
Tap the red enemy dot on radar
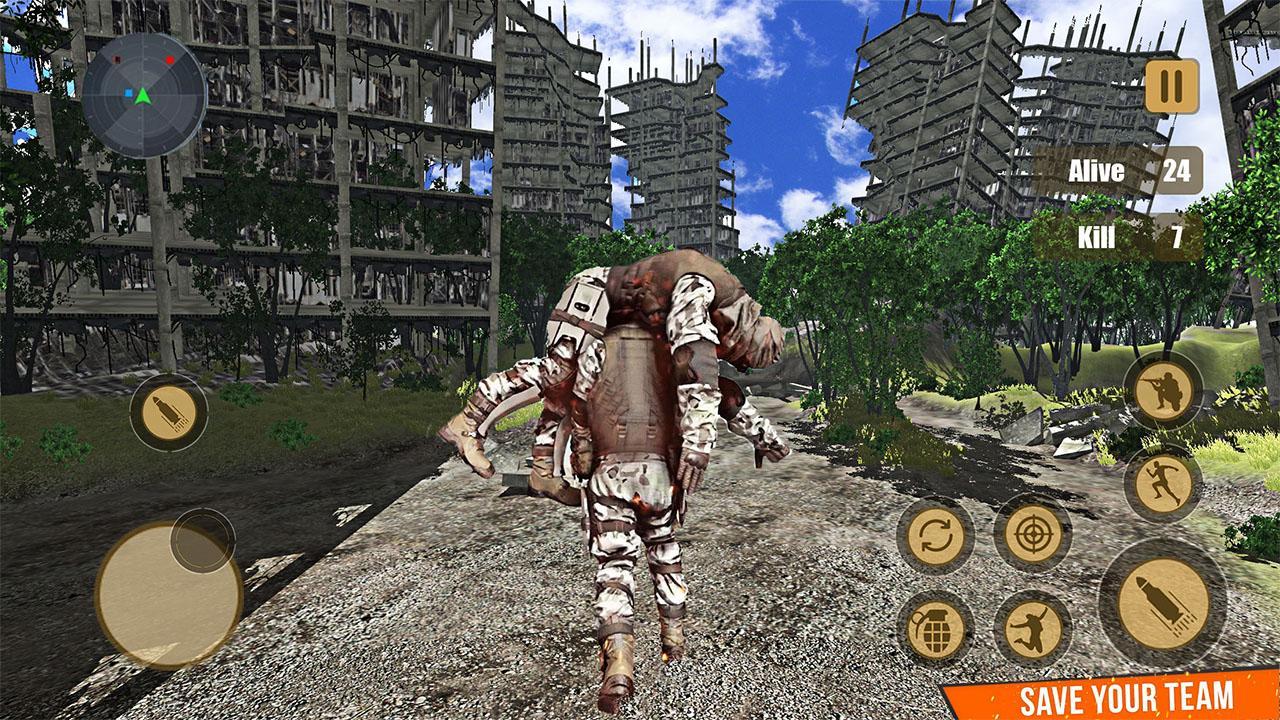coord(169,59)
